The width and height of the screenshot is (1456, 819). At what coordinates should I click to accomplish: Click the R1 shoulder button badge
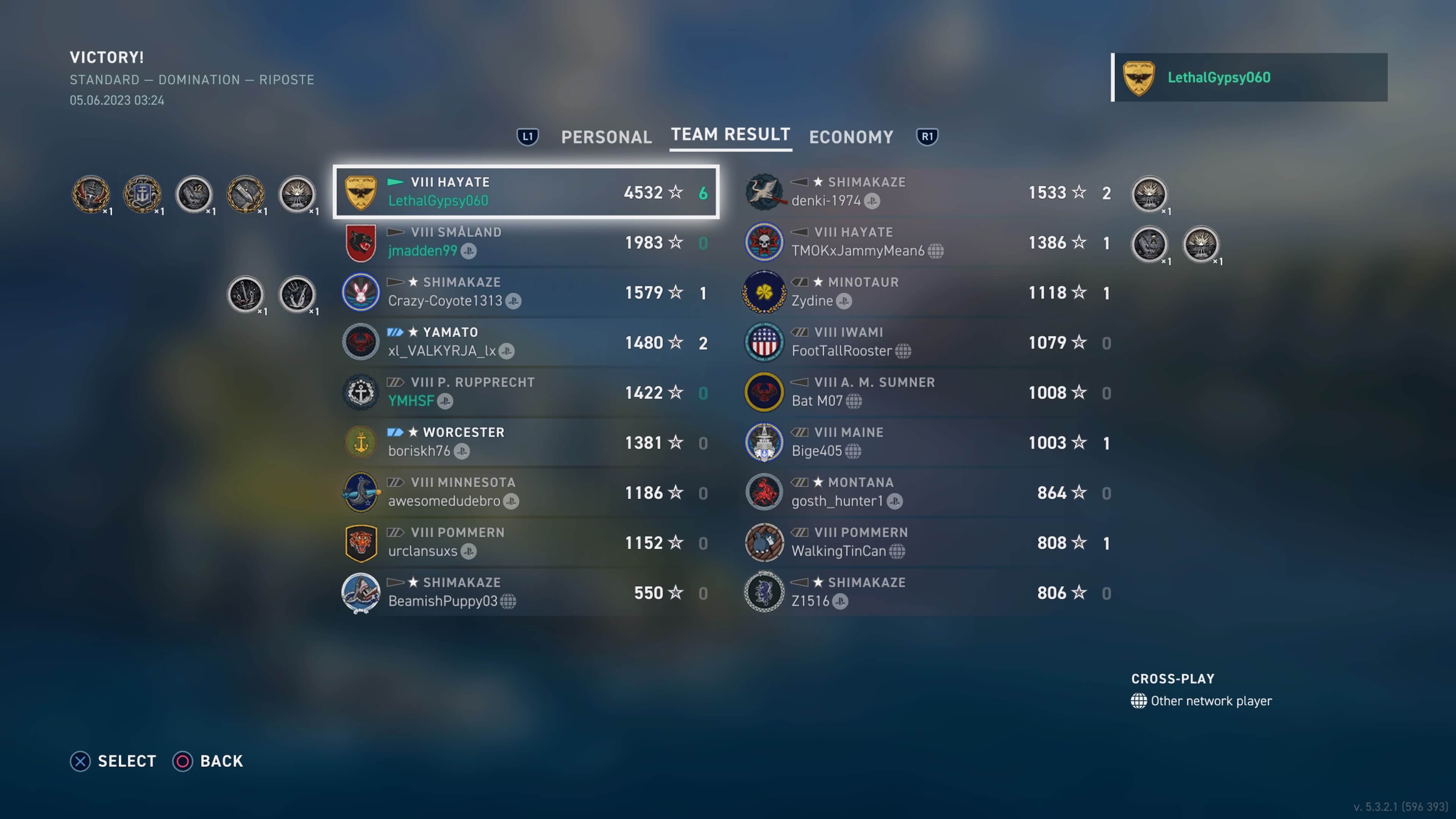(927, 136)
